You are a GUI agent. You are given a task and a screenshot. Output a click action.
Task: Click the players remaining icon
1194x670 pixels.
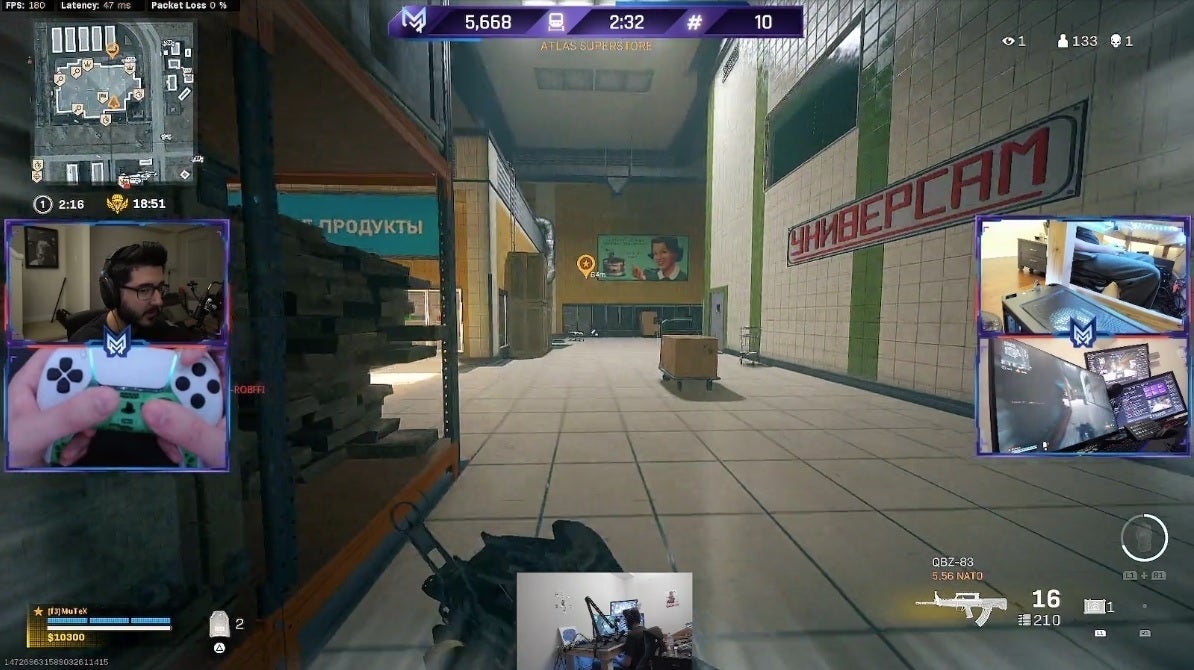[1062, 41]
